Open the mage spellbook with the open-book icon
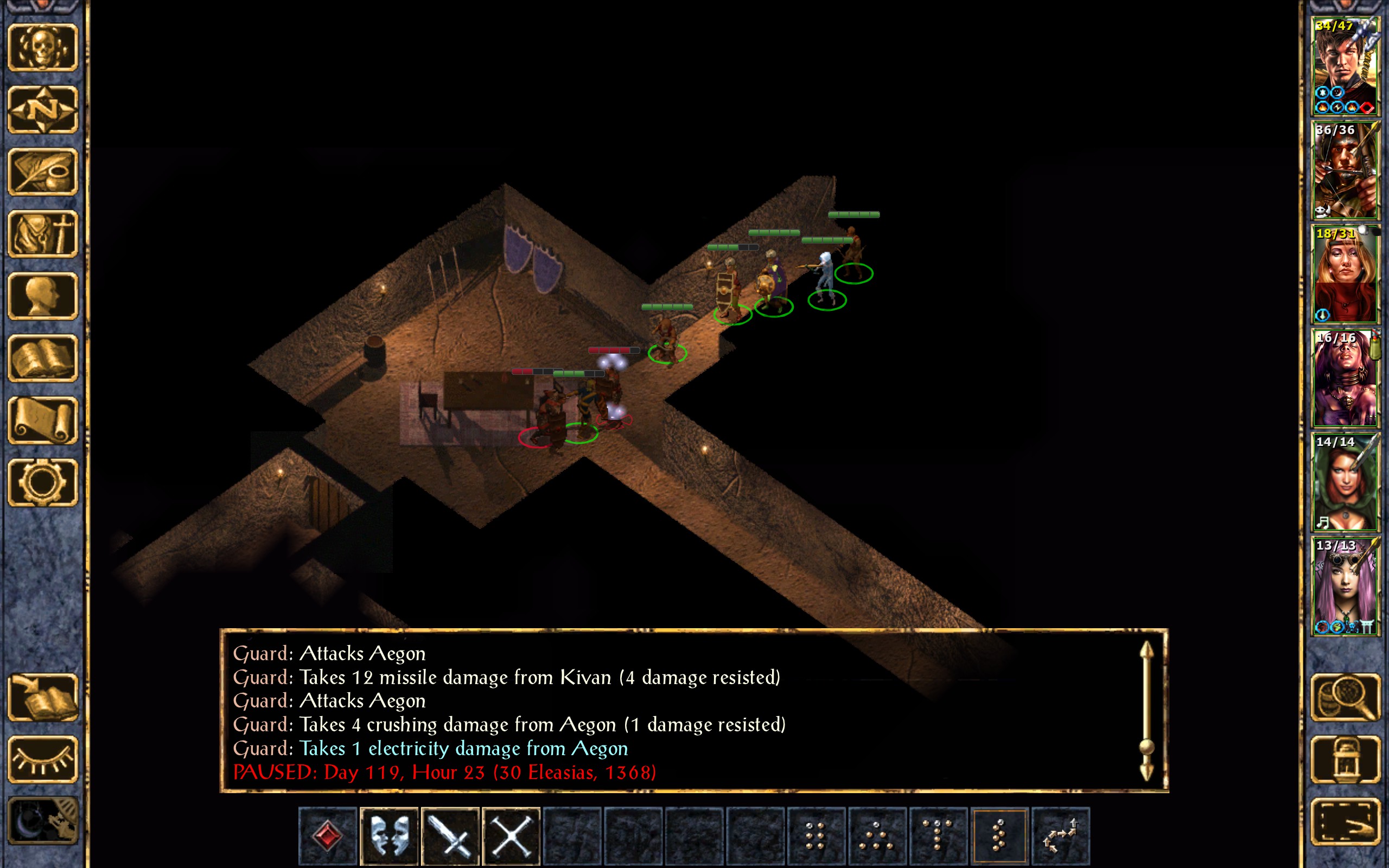1389x868 pixels. click(43, 358)
